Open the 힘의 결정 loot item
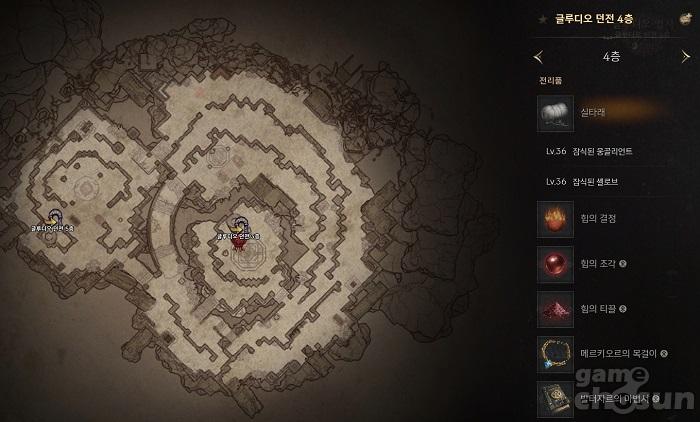This screenshot has height=422, width=700. click(x=555, y=219)
